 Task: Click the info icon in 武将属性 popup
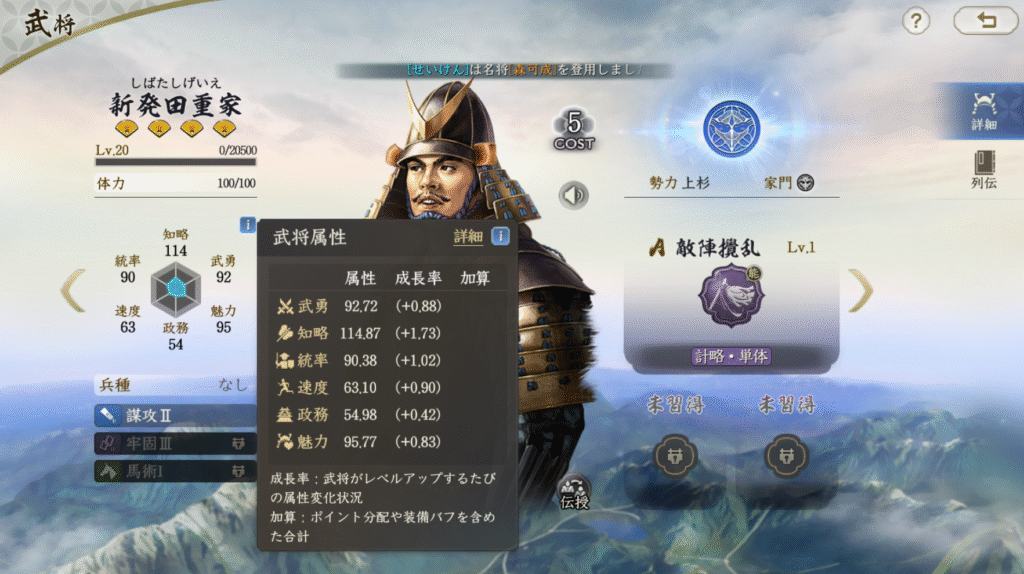499,237
